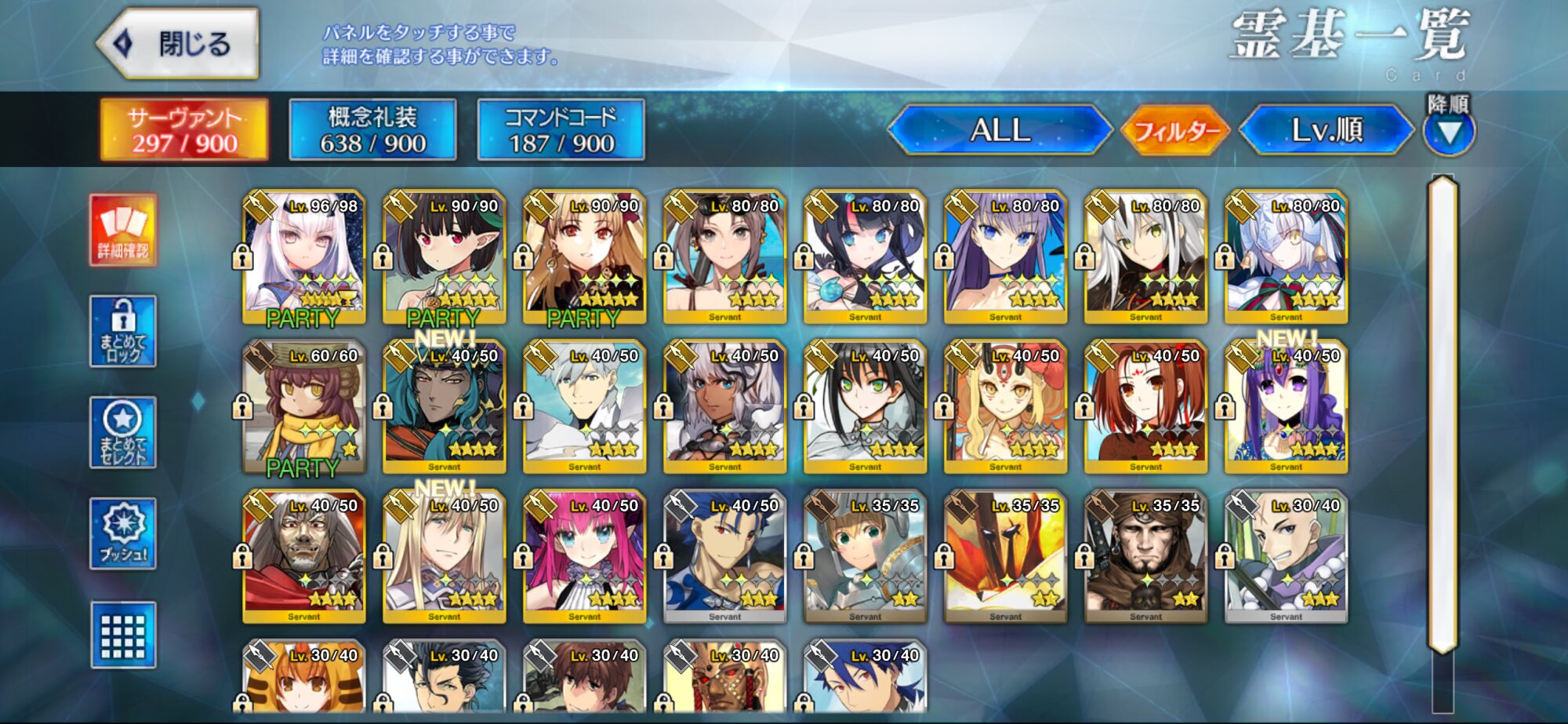Pick the Lv. 60/60 servant with yellow scarf
Screen dimensions: 1568x724
pos(303,406)
